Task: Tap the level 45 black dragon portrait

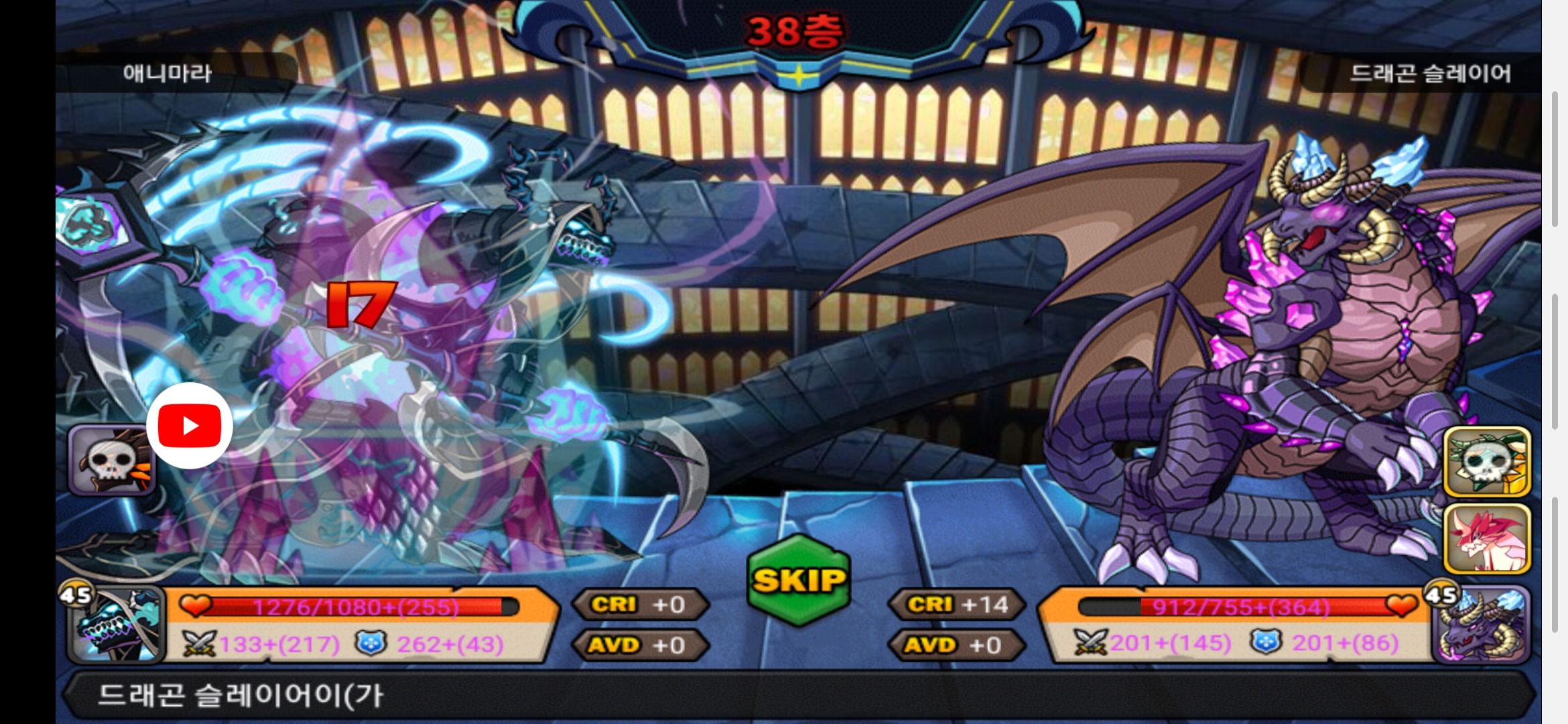Action: pyautogui.click(x=117, y=626)
